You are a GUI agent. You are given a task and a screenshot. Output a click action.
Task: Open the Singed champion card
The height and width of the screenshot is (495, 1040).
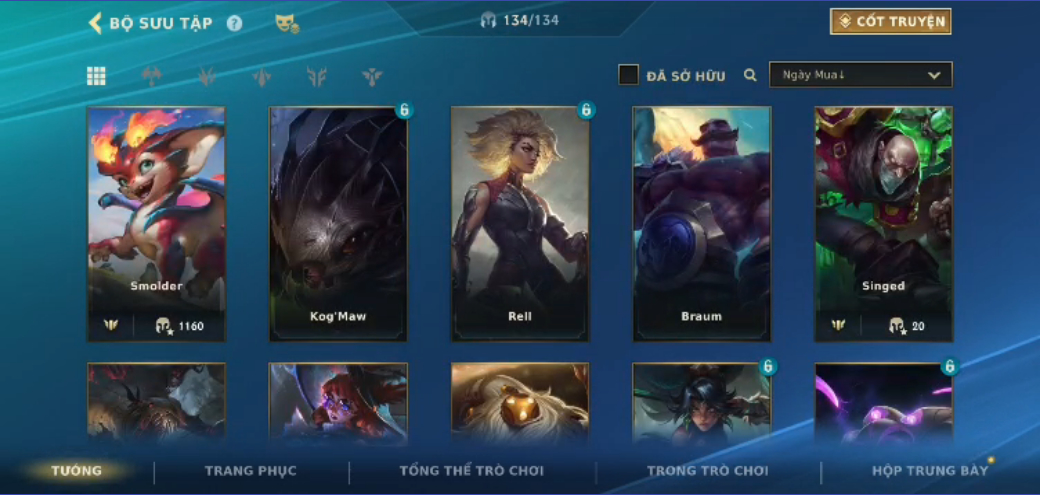point(884,224)
